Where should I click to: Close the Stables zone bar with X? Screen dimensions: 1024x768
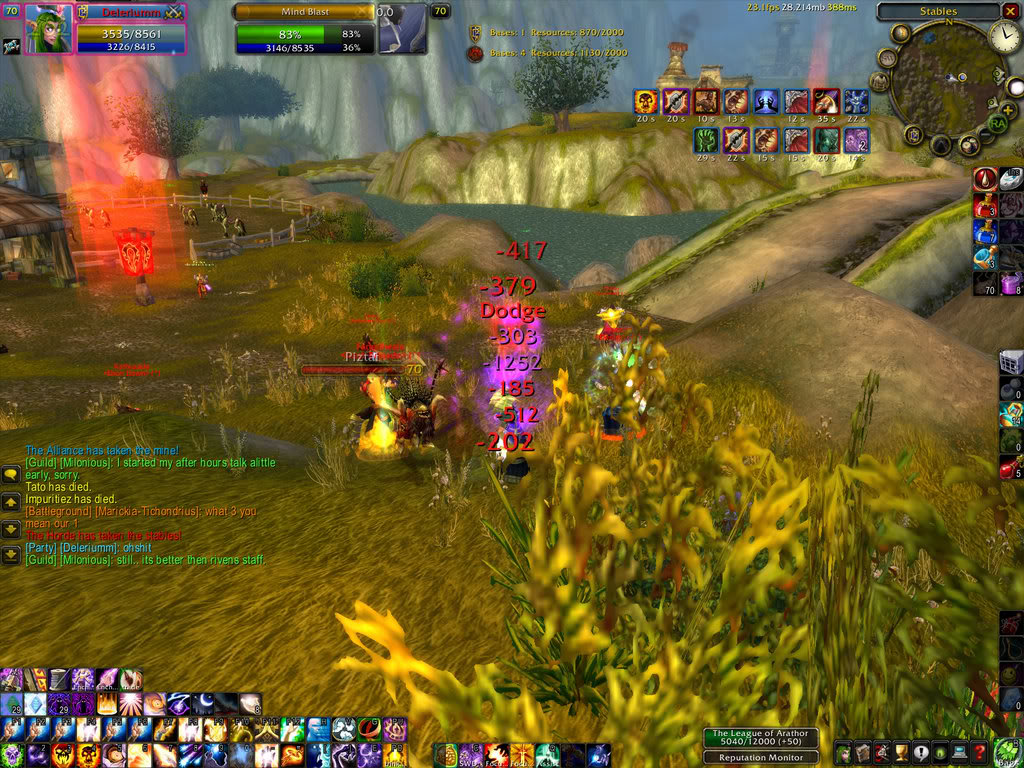(x=1012, y=11)
